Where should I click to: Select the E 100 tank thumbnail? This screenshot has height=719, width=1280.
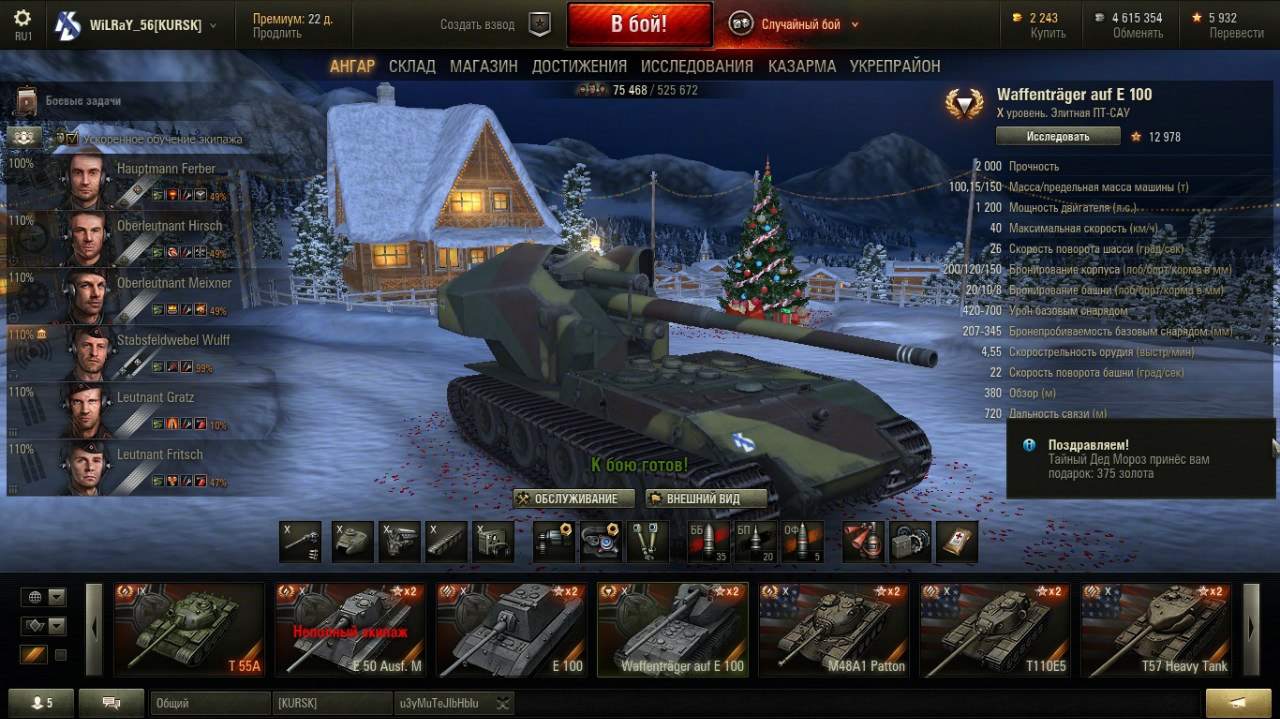pyautogui.click(x=511, y=630)
